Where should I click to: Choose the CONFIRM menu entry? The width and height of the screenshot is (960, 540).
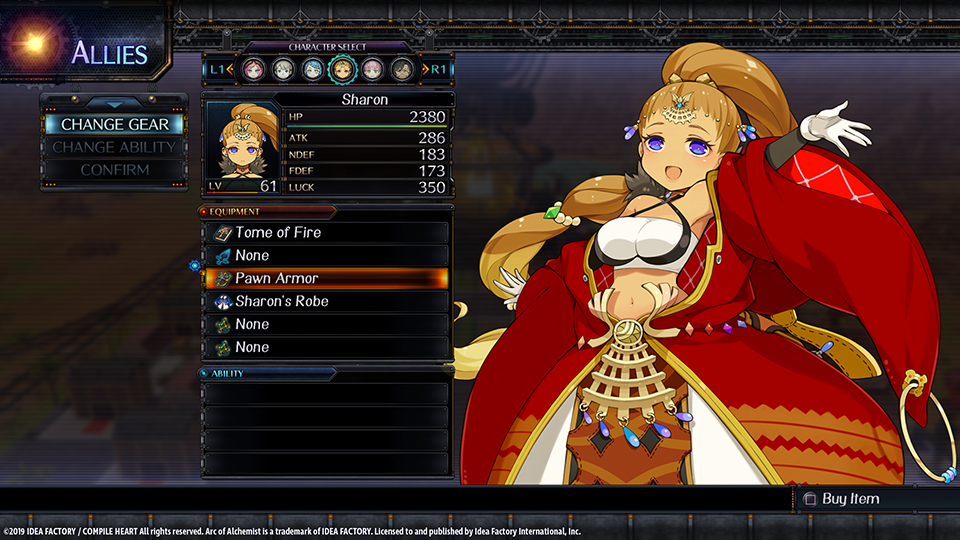coord(114,170)
